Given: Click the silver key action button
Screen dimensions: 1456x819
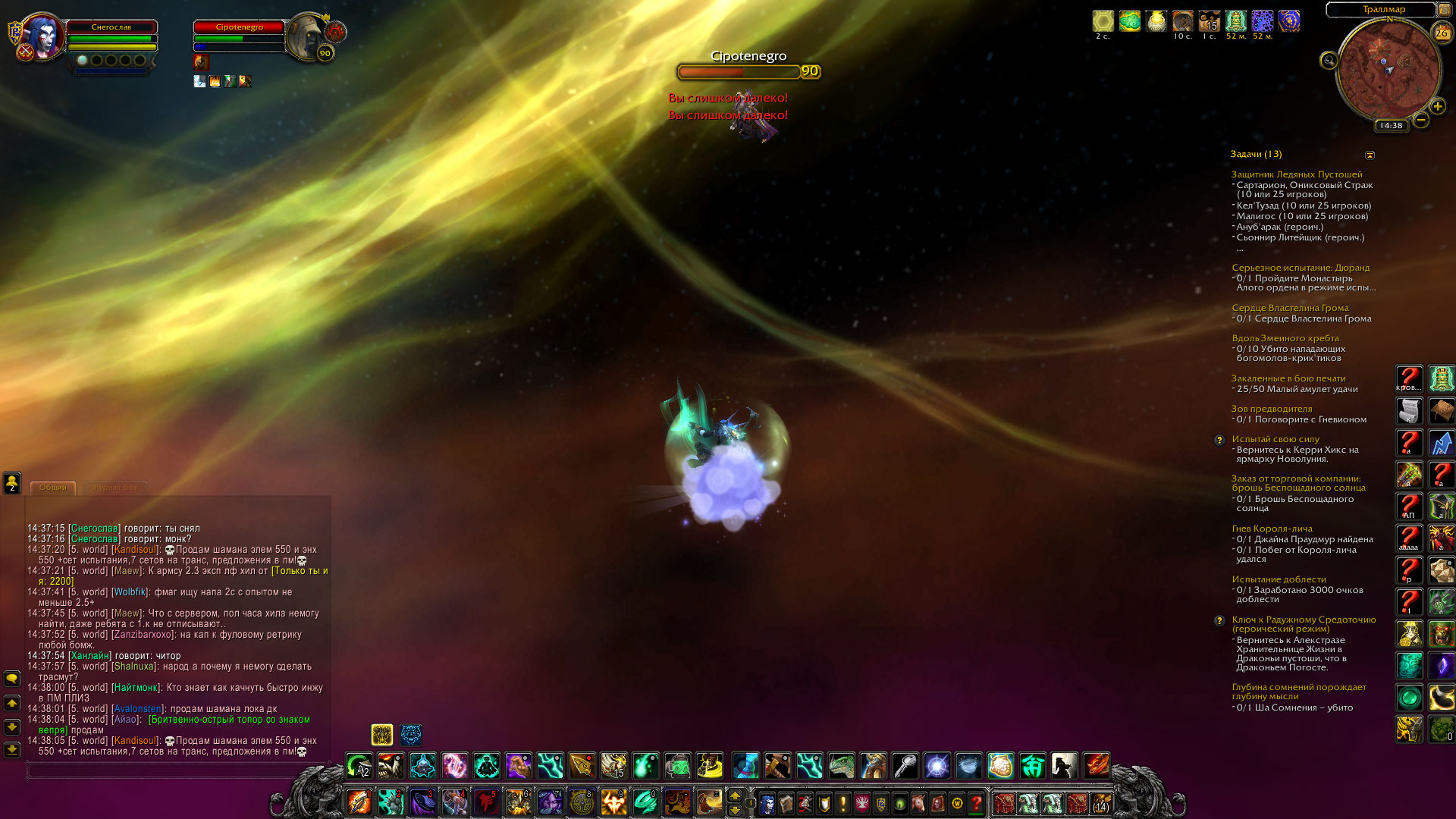Looking at the screenshot, I should [x=905, y=766].
